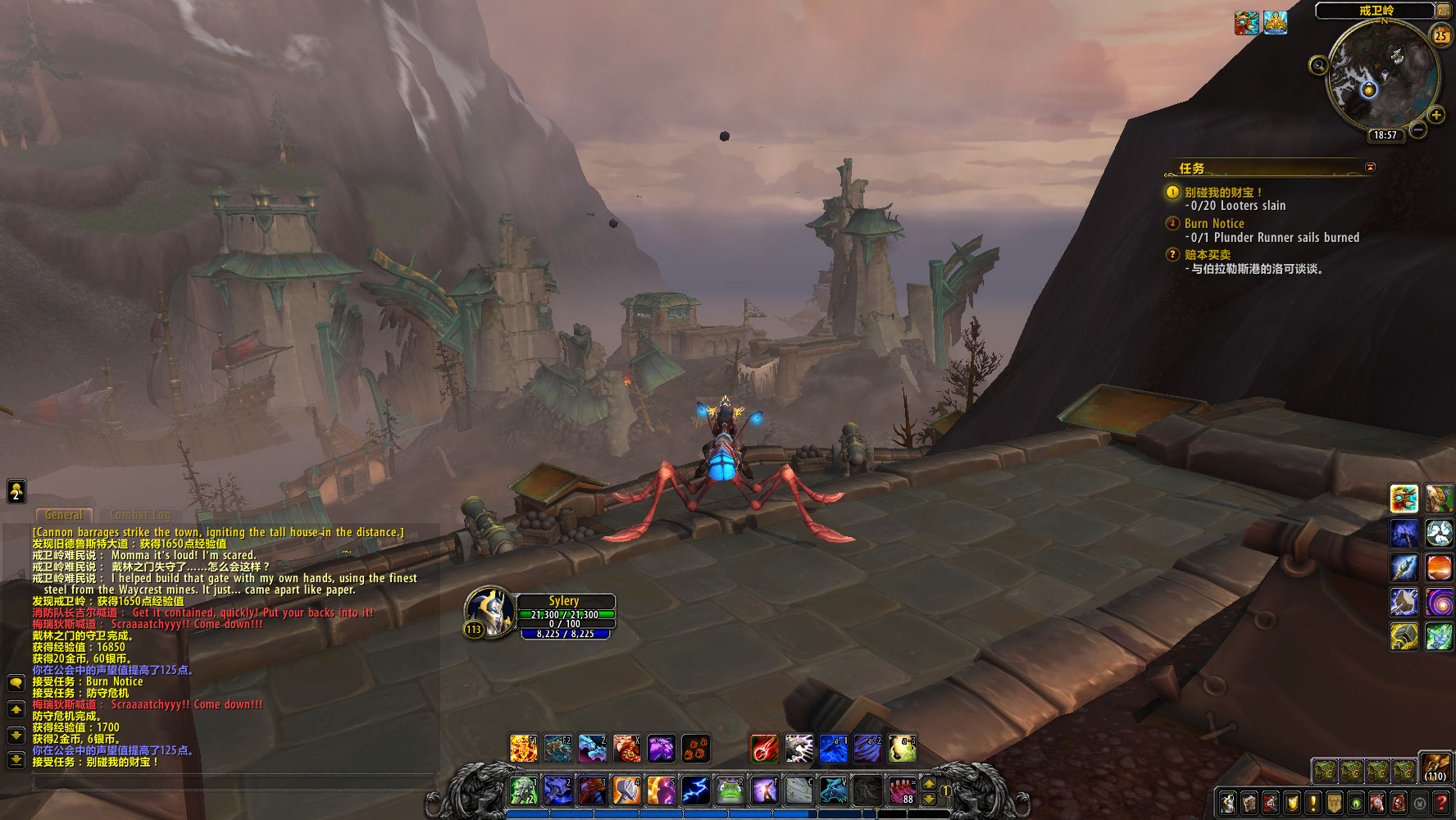
Task: Collapse the quest tracker panel
Action: (x=1369, y=167)
